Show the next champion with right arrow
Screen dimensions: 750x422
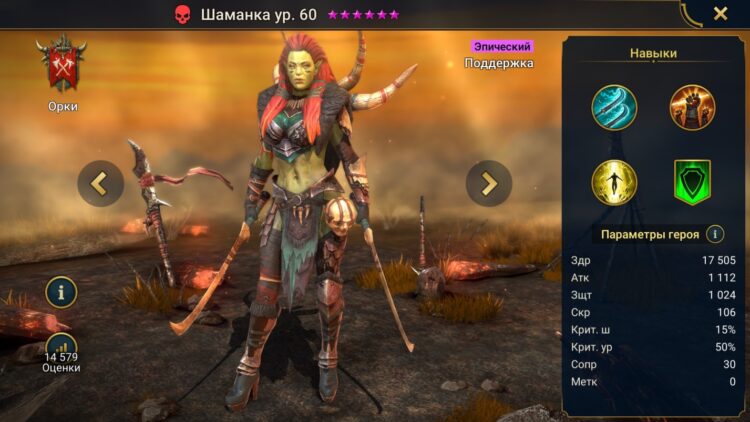click(489, 183)
